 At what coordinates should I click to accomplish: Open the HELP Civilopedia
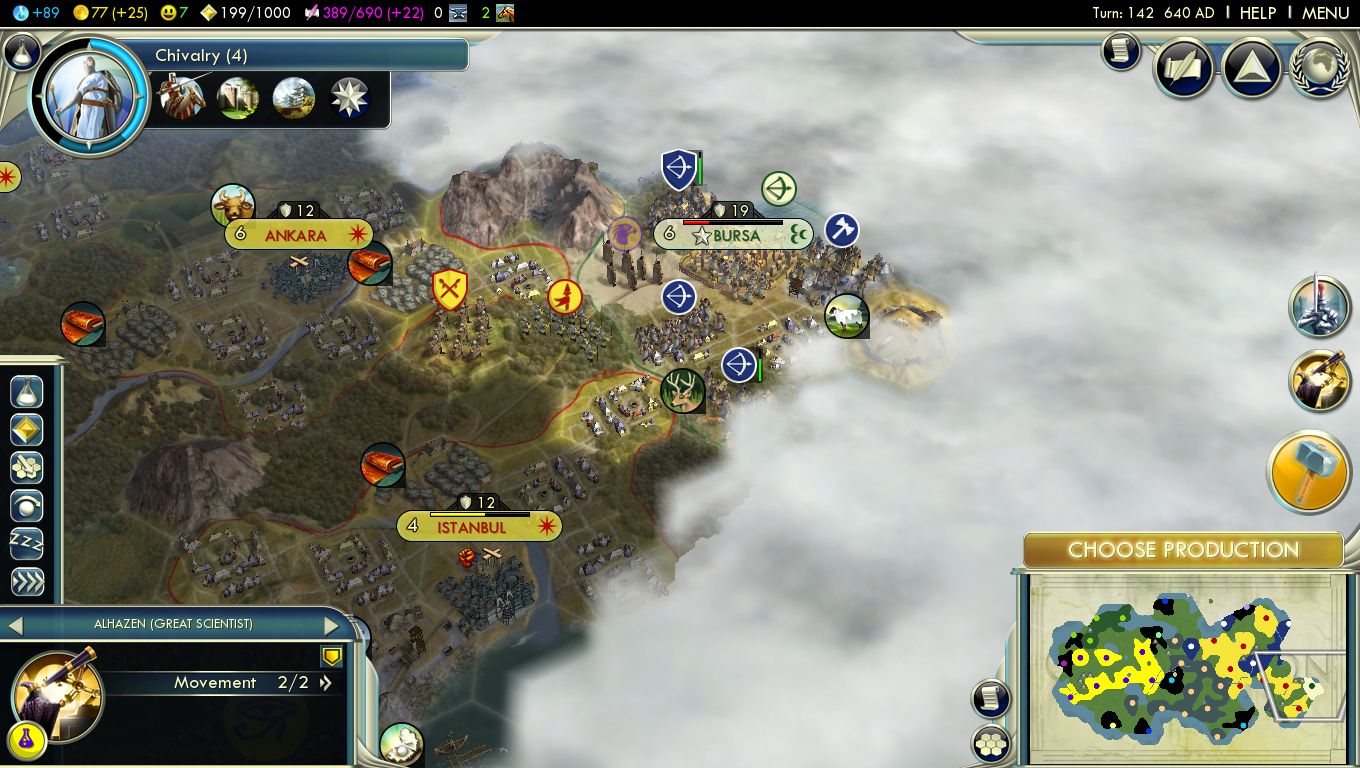click(1257, 13)
